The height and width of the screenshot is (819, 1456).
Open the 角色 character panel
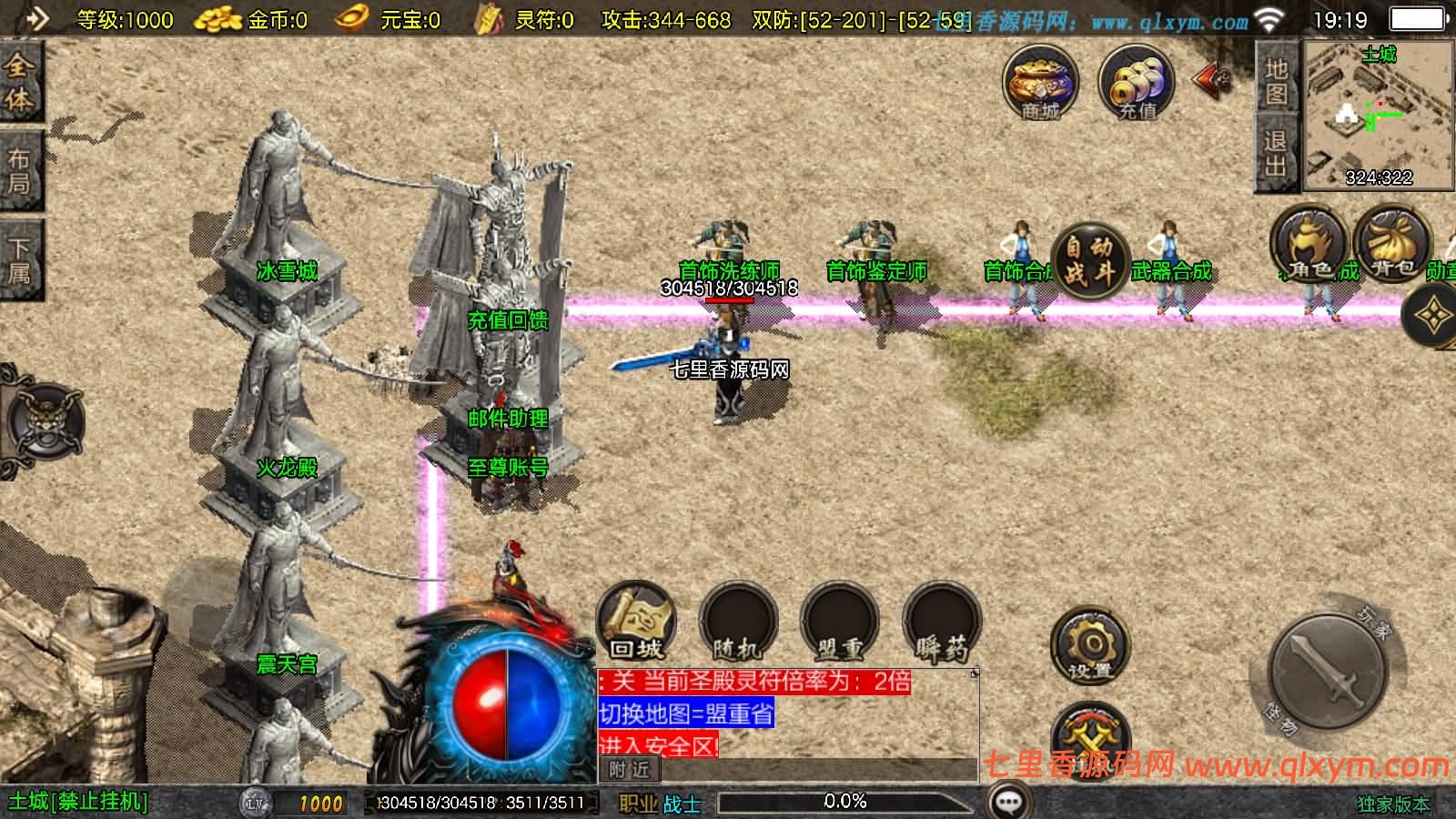1309,244
